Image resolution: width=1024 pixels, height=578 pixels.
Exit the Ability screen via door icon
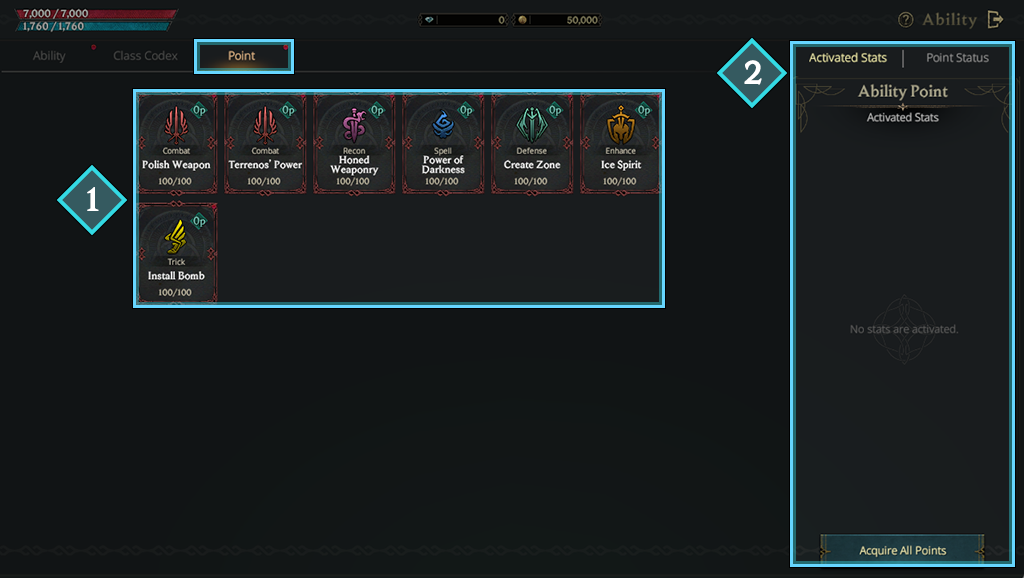[x=995, y=20]
